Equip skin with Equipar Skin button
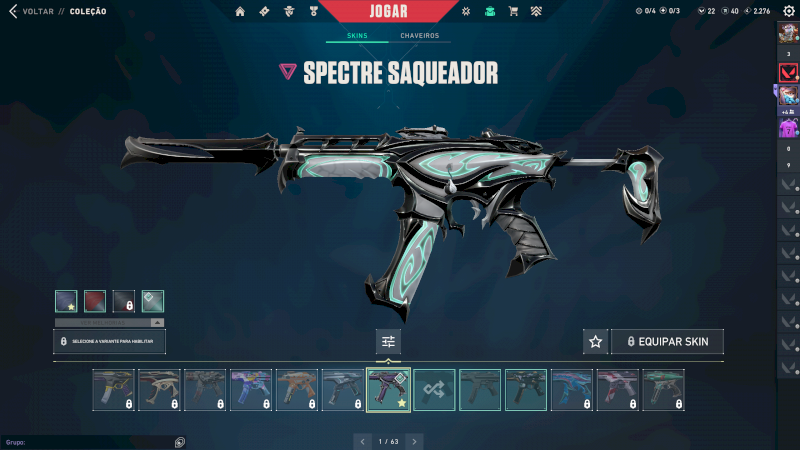The width and height of the screenshot is (800, 450). coord(667,342)
